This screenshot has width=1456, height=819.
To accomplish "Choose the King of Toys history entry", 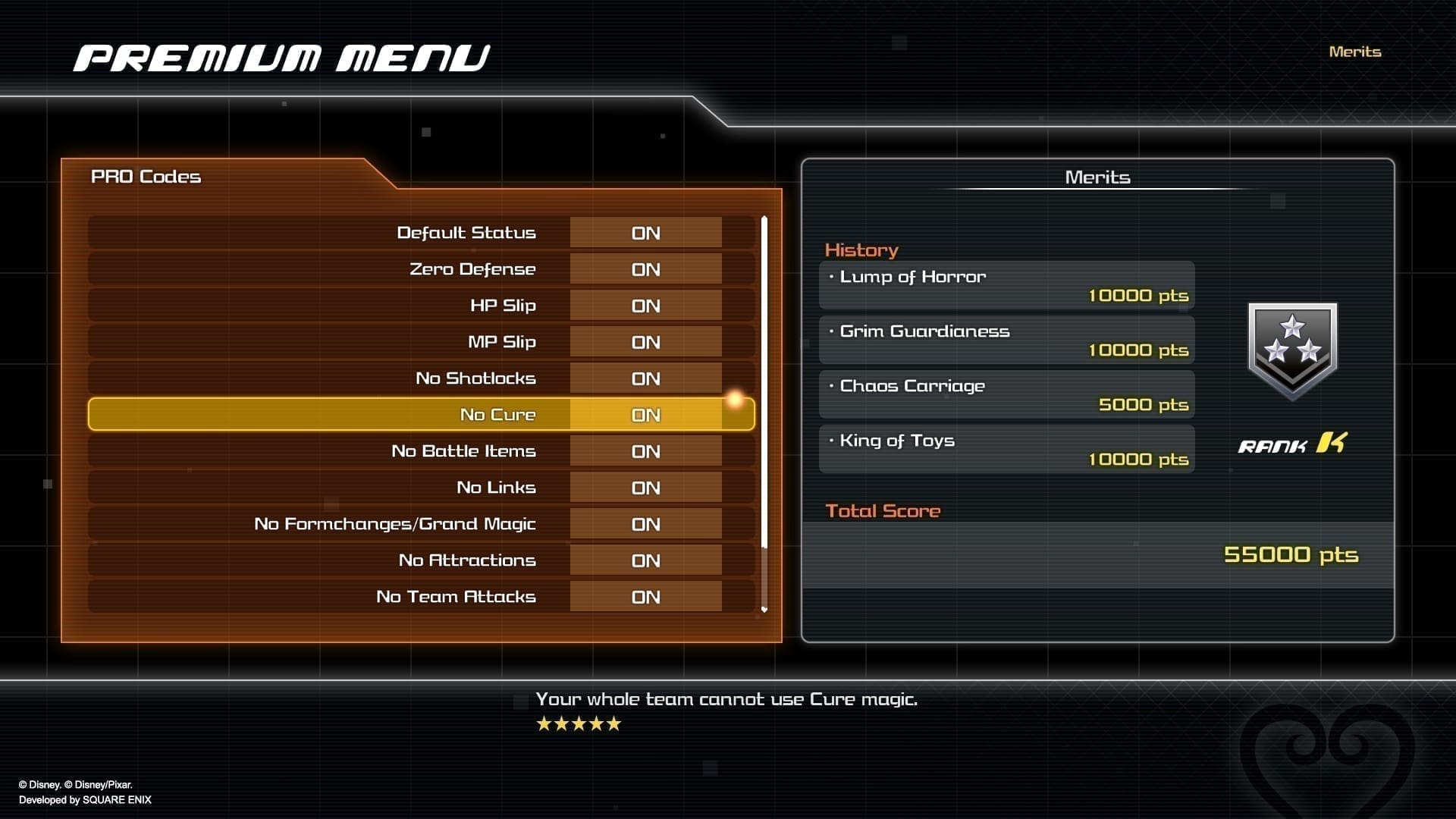I will point(1006,449).
